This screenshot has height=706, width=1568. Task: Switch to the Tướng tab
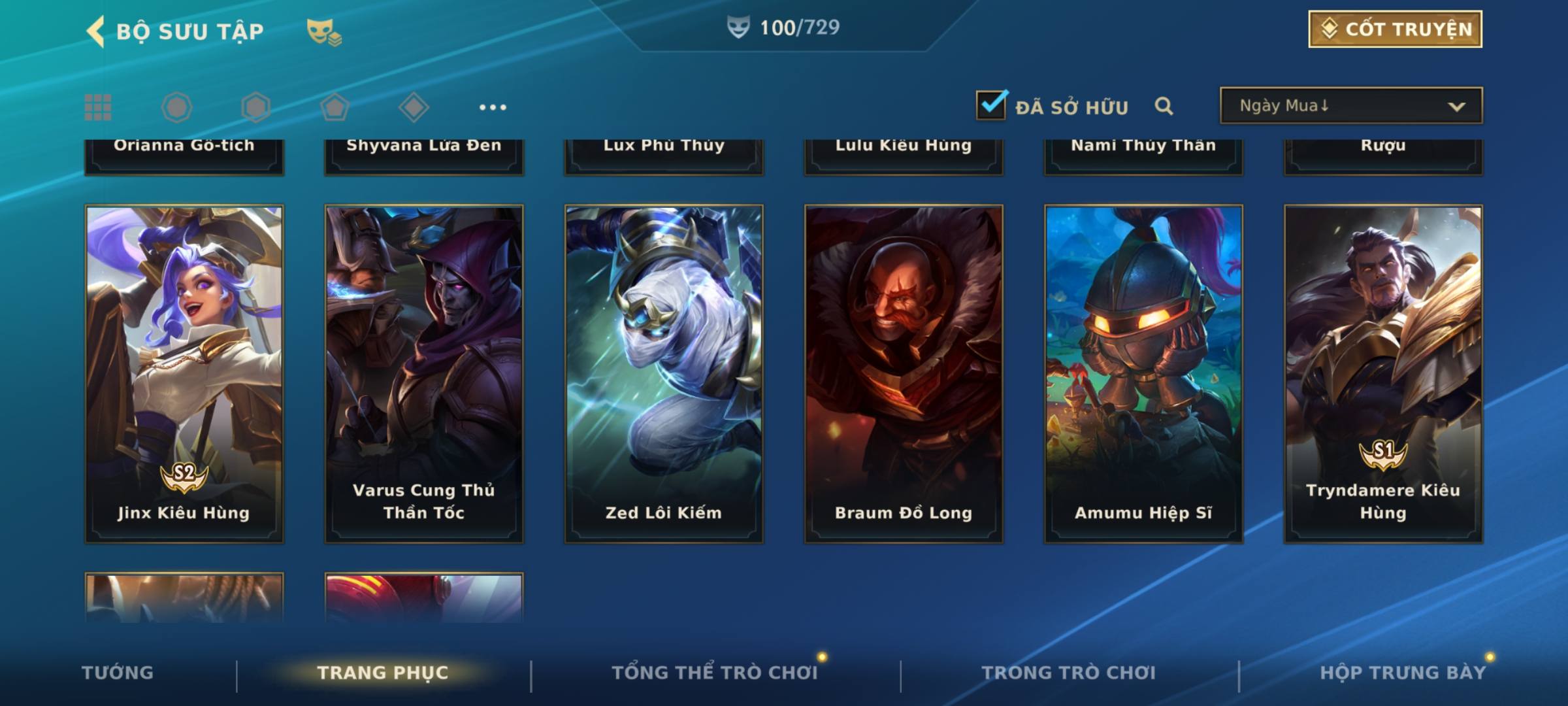[x=118, y=673]
